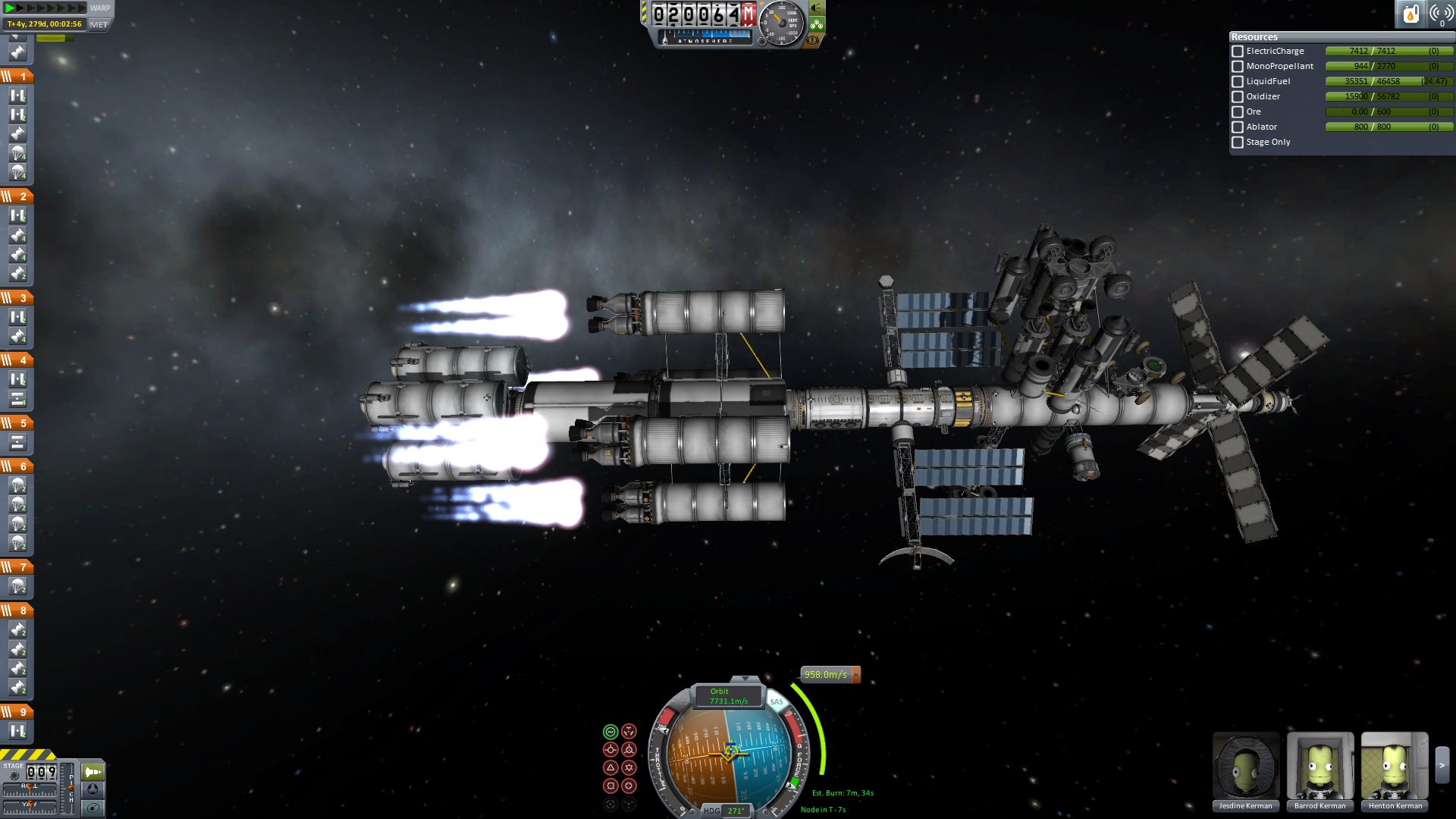
Task: Enable the Stage Only checkbox
Action: pyautogui.click(x=1238, y=143)
